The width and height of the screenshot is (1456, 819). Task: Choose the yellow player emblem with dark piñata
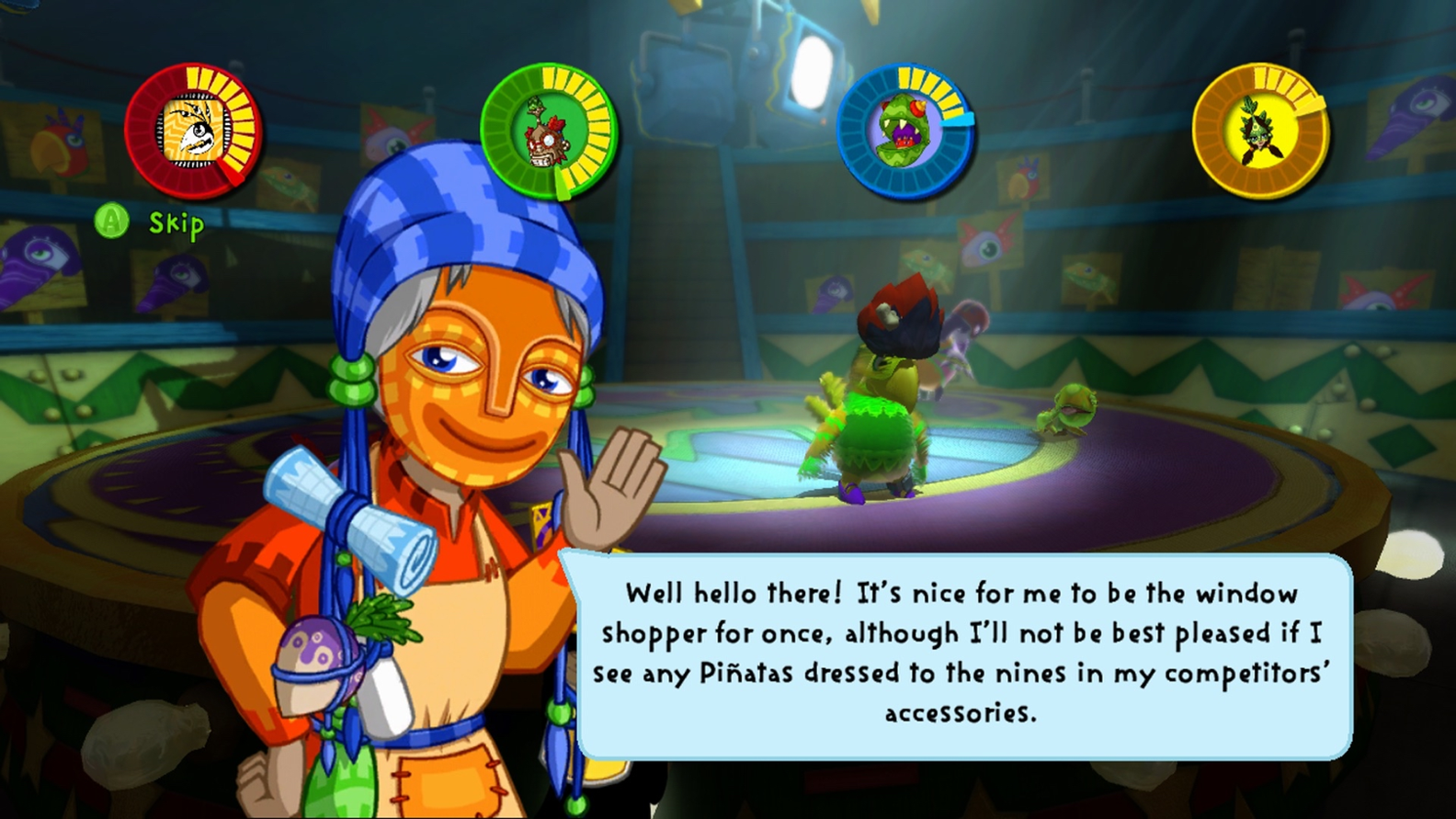(1259, 131)
